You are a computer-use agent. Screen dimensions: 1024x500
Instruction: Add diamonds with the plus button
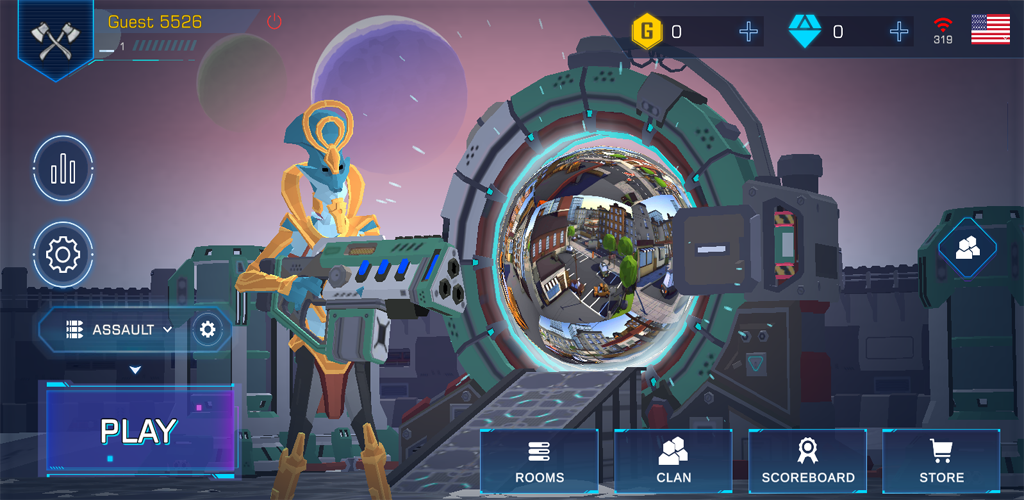[899, 32]
